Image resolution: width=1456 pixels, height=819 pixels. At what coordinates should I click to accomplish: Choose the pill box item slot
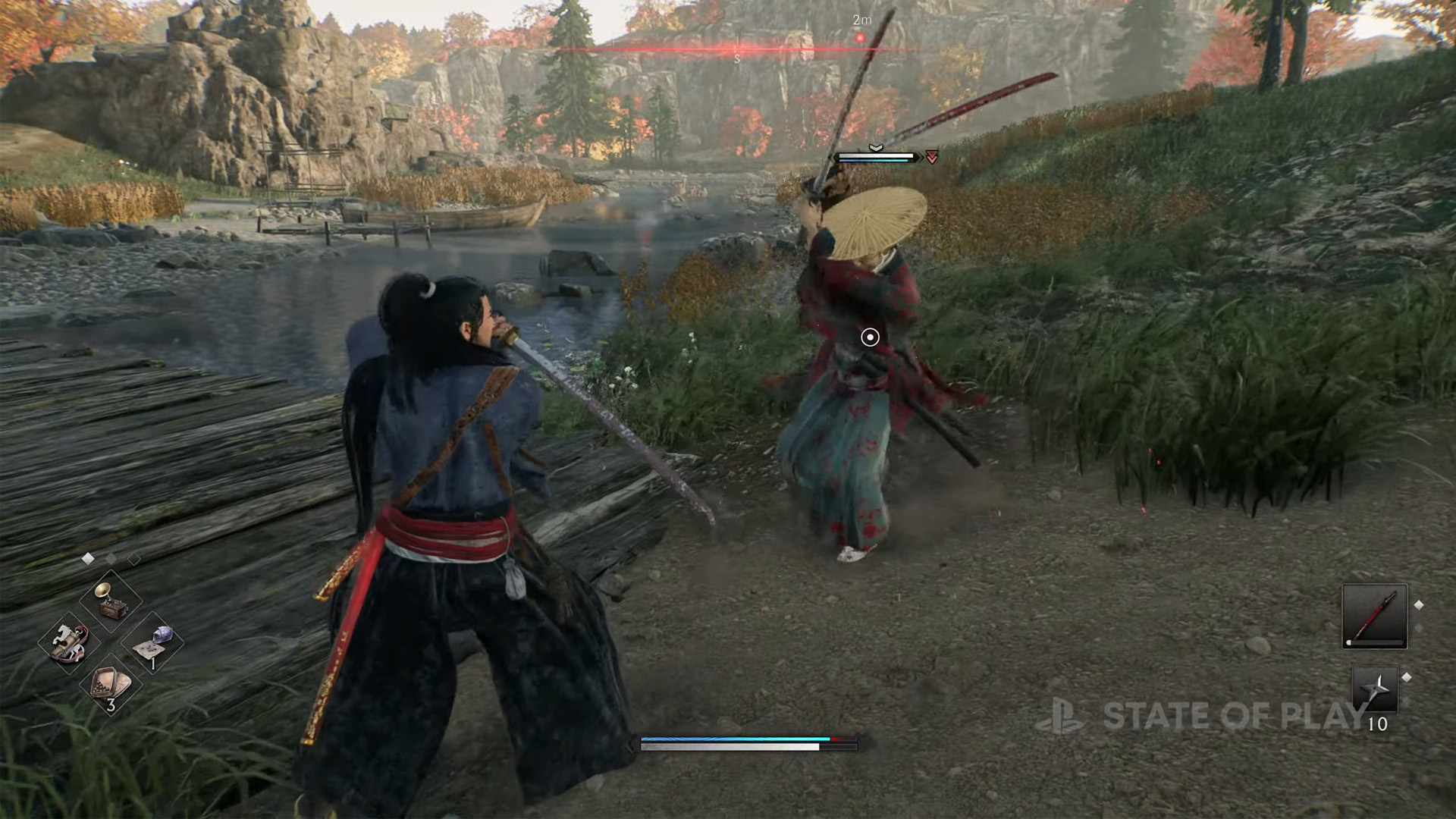(x=111, y=685)
